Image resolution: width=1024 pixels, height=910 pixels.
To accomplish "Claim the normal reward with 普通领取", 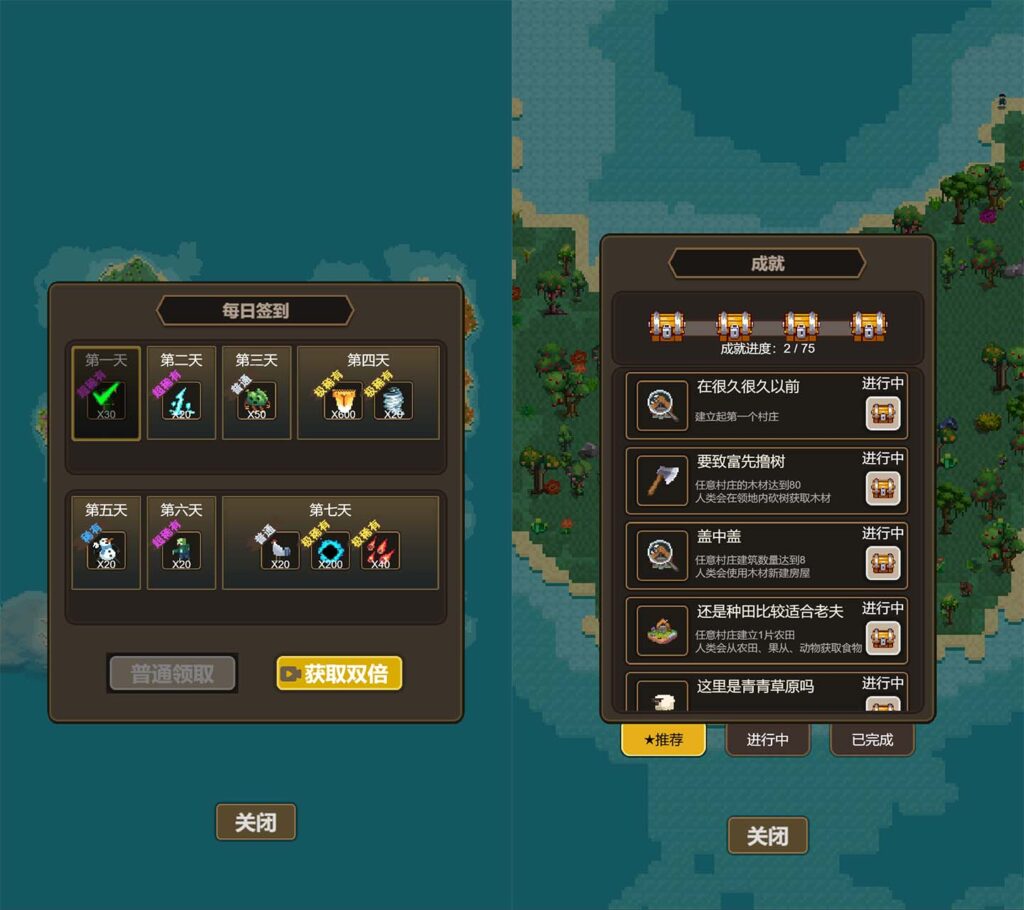I will click(x=172, y=674).
